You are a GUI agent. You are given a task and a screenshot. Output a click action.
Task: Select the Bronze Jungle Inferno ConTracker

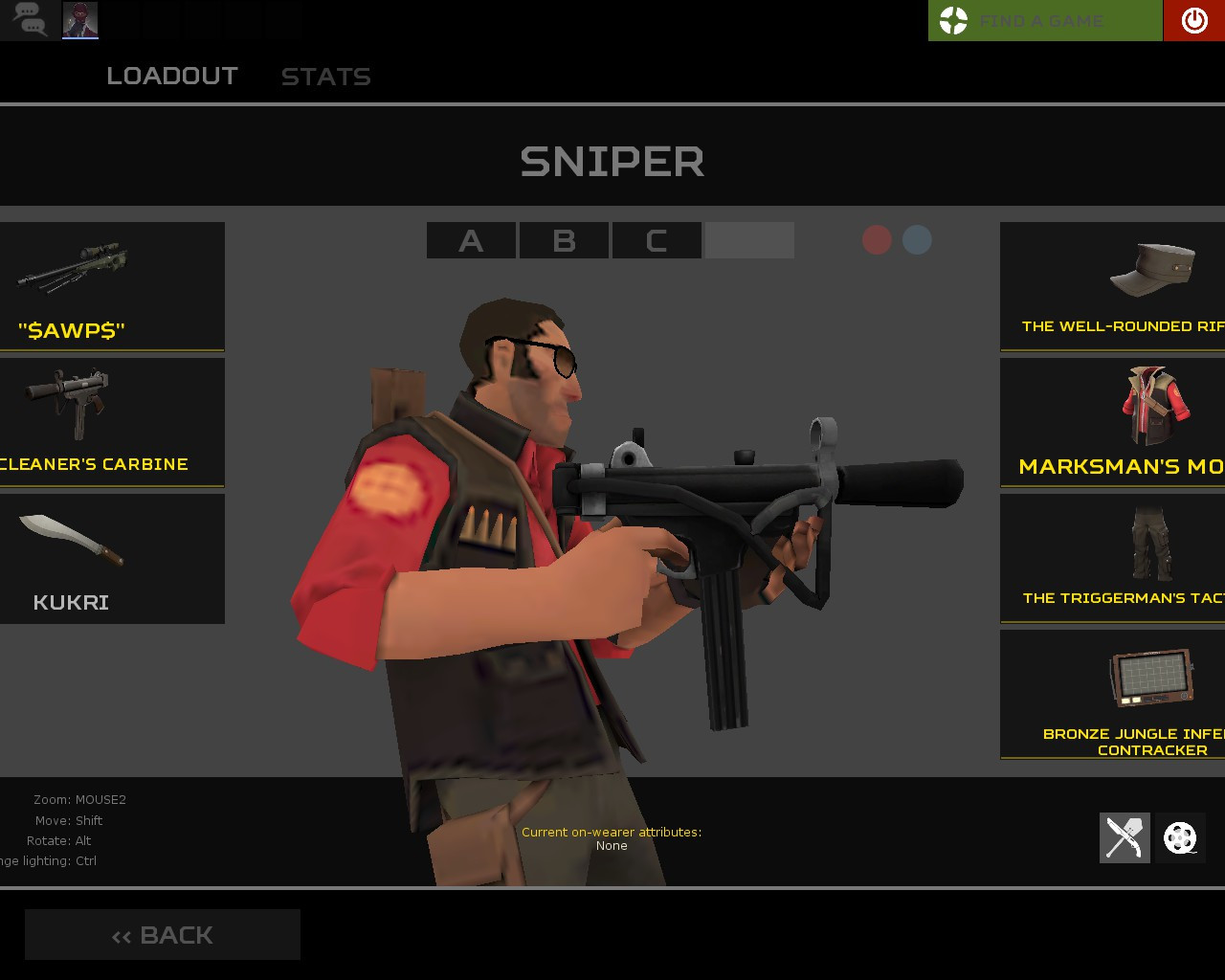tap(1120, 694)
